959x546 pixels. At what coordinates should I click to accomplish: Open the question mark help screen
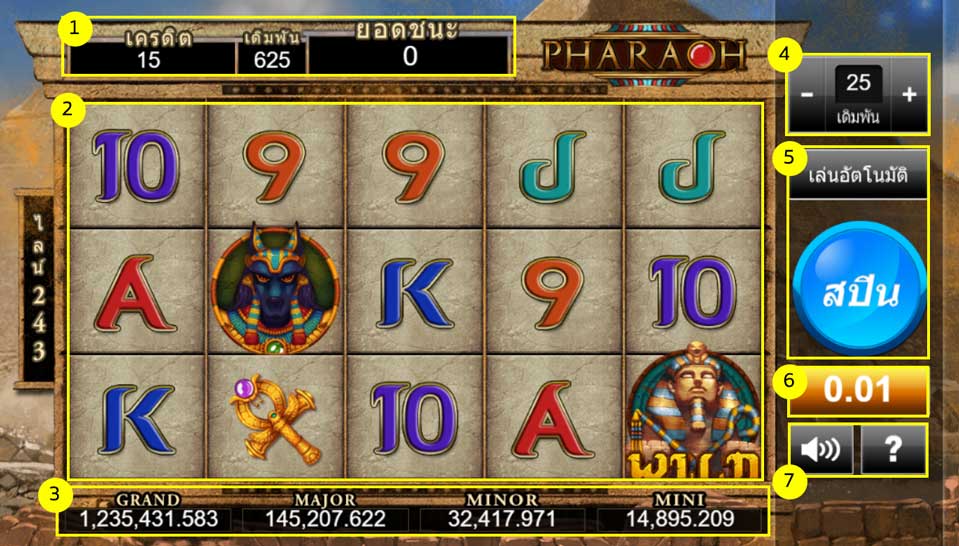click(893, 449)
